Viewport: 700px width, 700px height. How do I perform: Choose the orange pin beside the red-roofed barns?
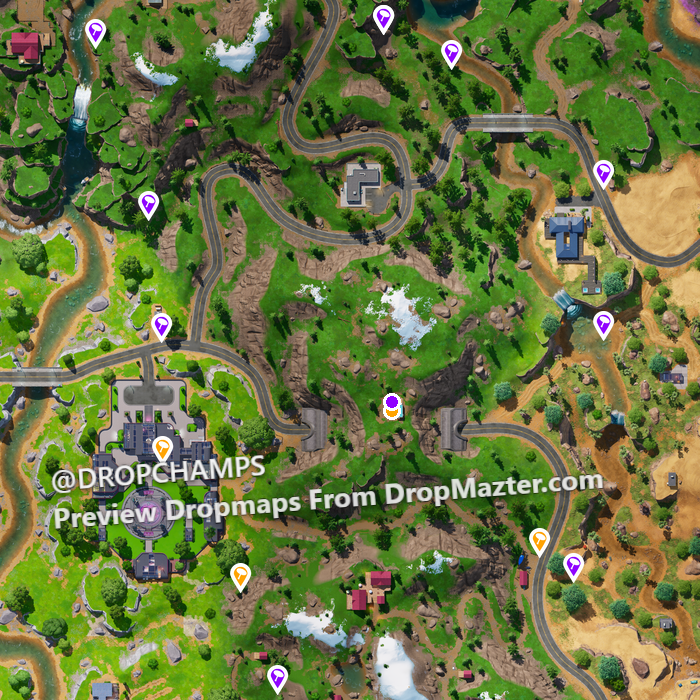[240, 575]
